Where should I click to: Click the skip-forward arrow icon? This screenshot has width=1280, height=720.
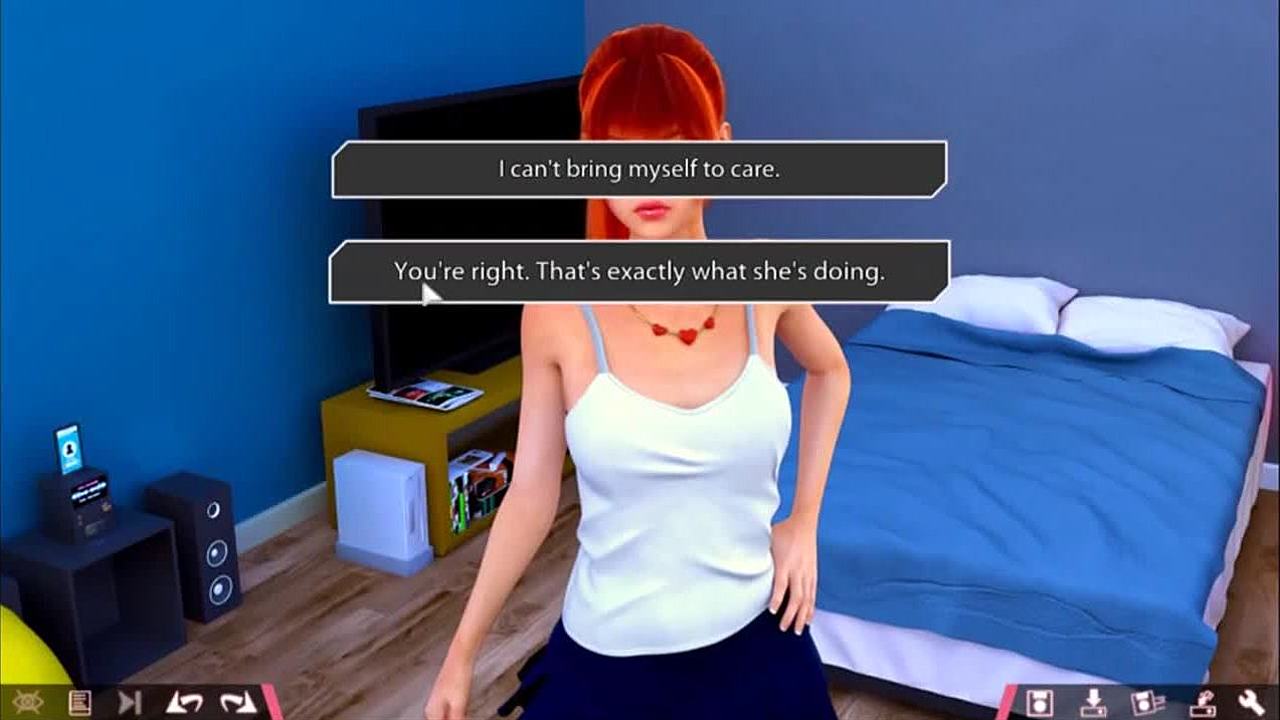click(130, 702)
